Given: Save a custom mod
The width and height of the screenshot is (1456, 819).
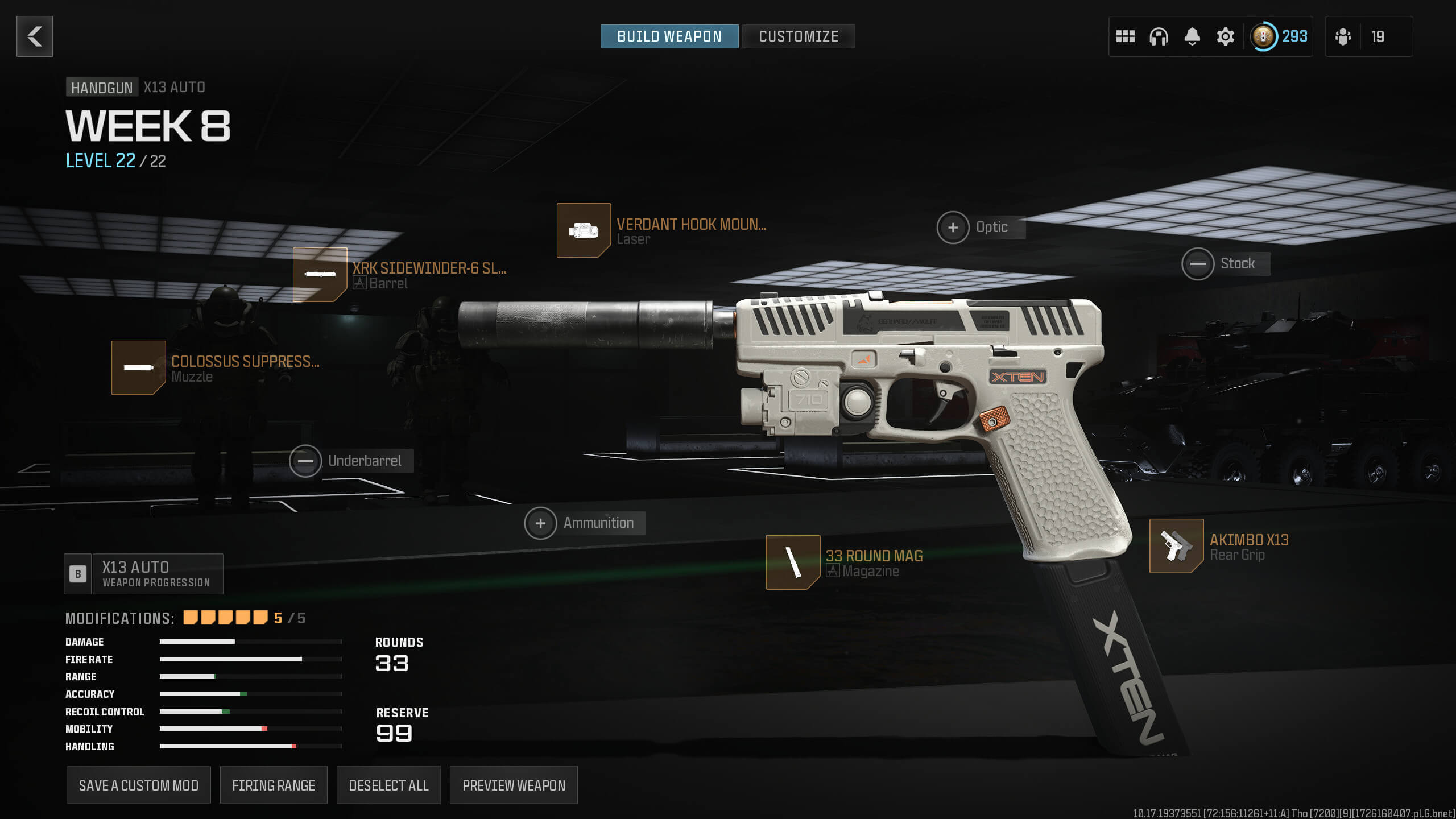Looking at the screenshot, I should 138,785.
